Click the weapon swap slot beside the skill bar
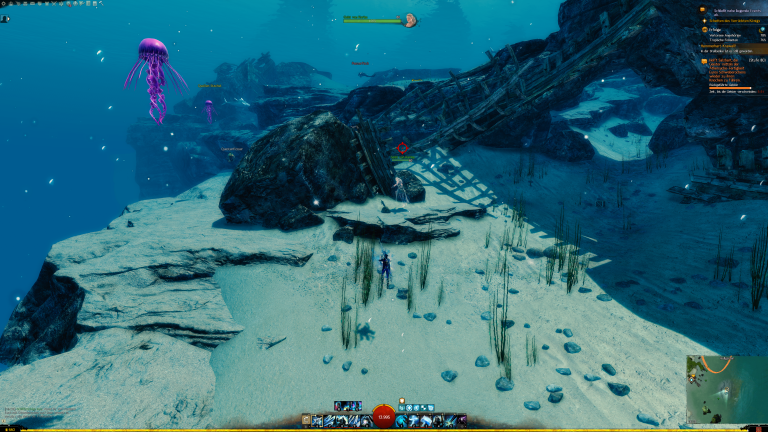This screenshot has height=432, width=768. click(x=305, y=421)
